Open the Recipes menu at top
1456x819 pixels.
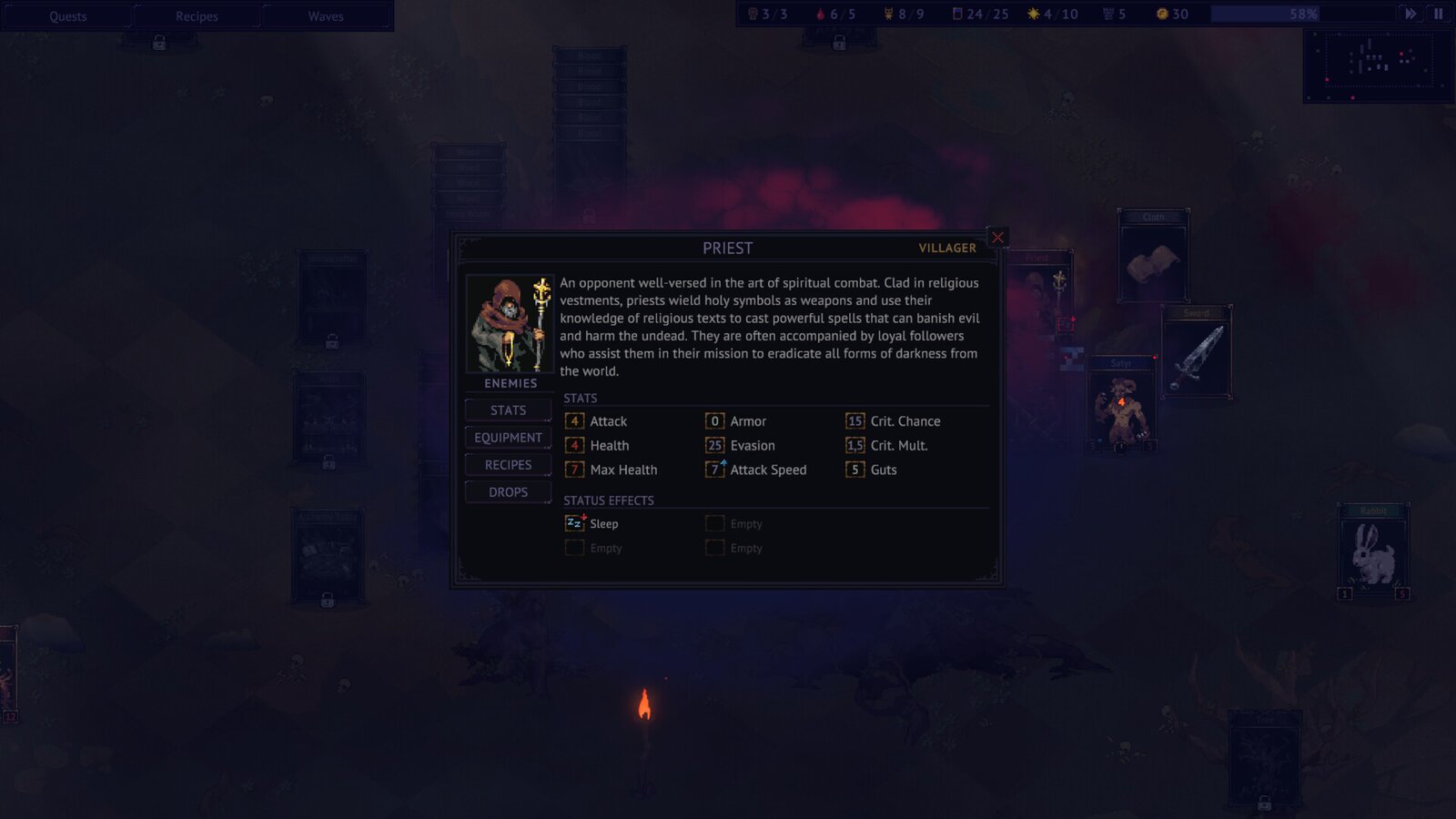click(197, 16)
